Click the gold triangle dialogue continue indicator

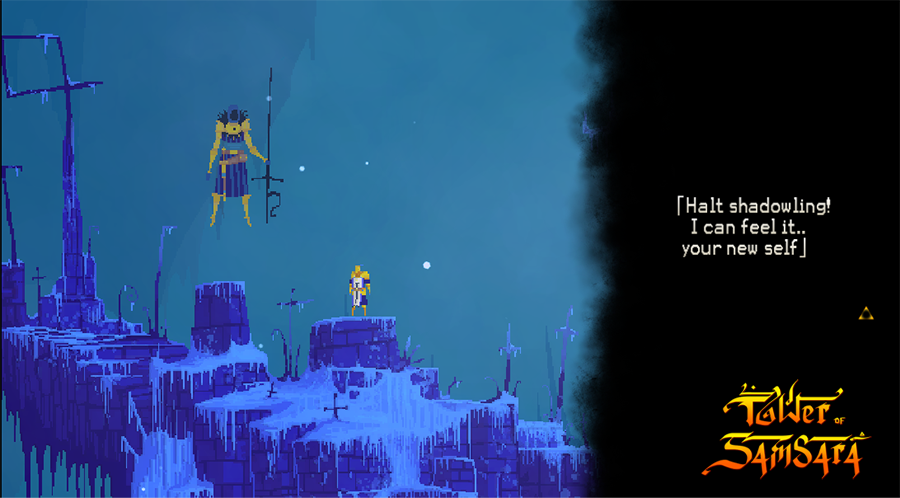click(866, 314)
